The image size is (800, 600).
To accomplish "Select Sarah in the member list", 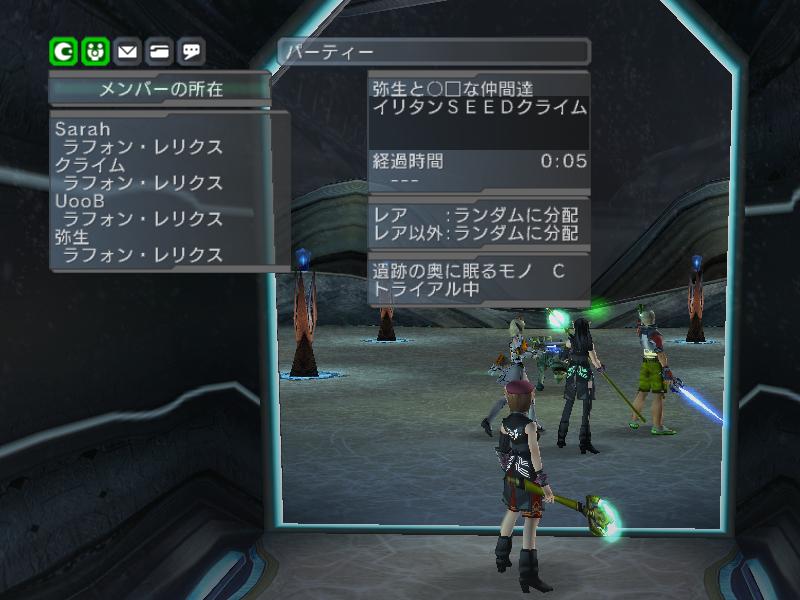I will [x=83, y=130].
